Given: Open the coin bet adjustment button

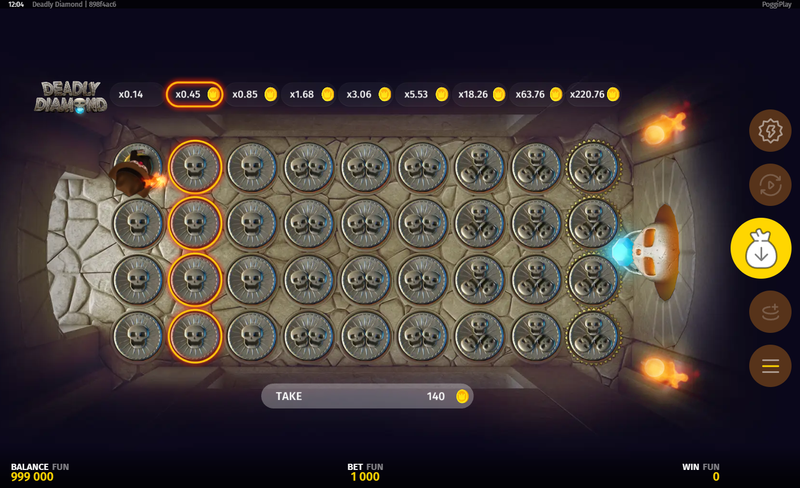Looking at the screenshot, I should (770, 312).
